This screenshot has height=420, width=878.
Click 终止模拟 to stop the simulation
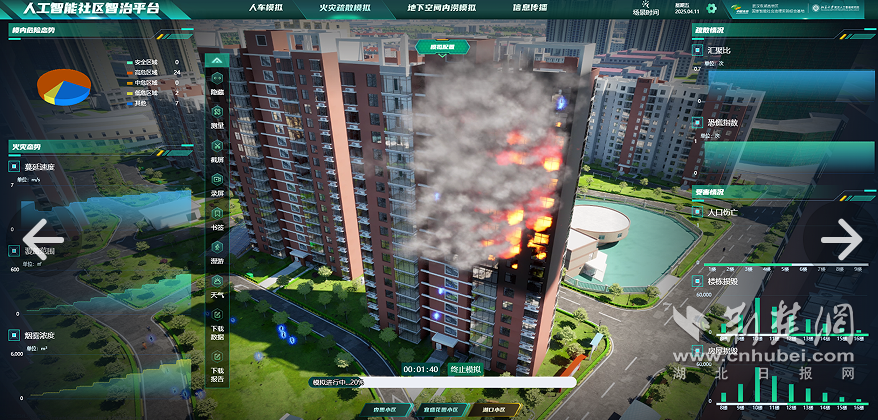pyautogui.click(x=463, y=369)
